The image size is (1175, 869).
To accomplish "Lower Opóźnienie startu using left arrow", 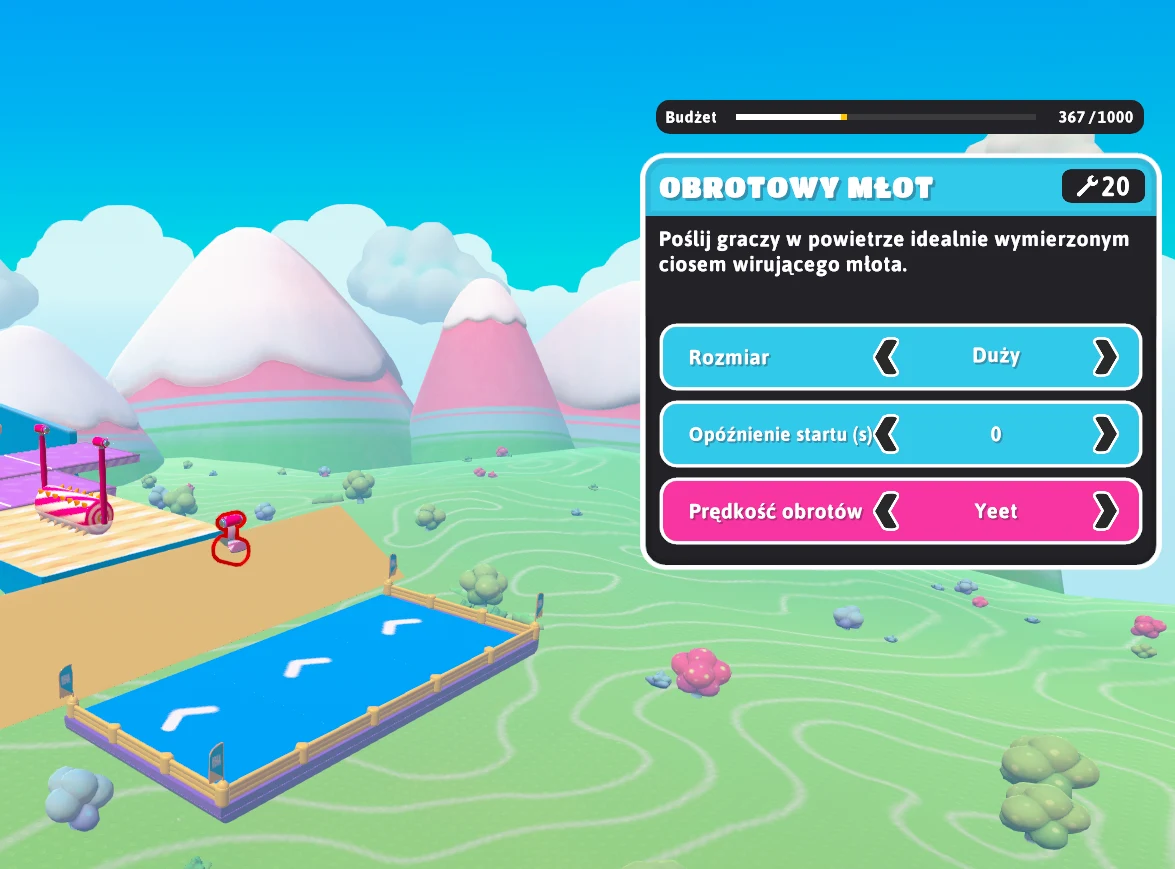I will [x=886, y=434].
